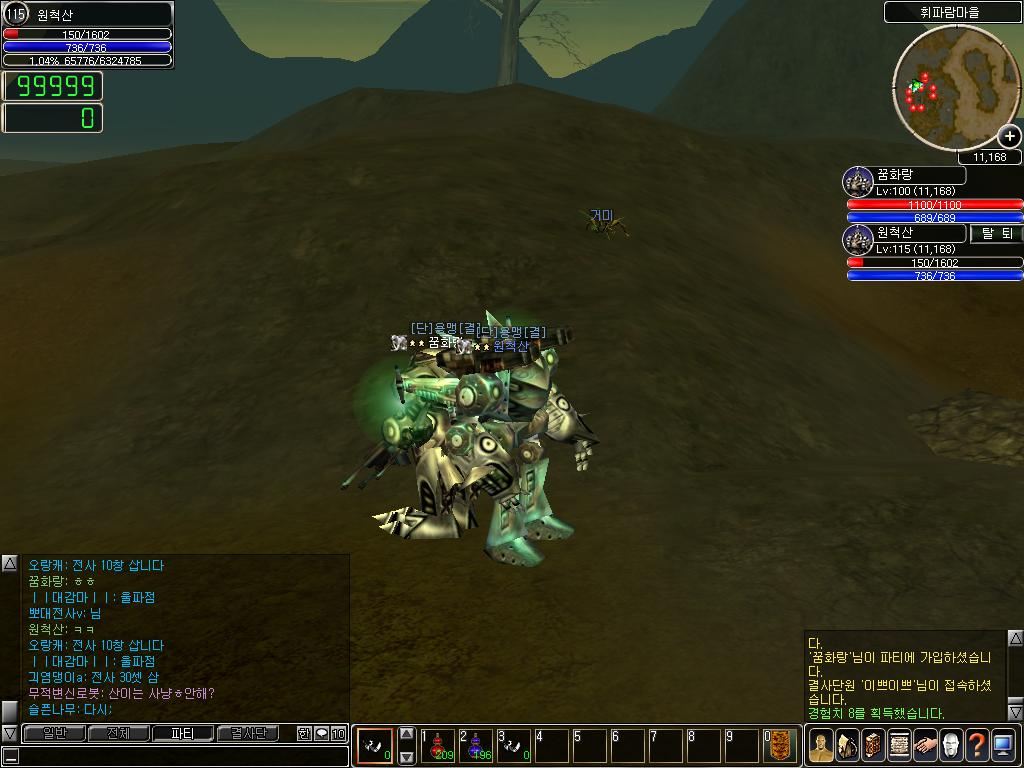Page the hotbar up with the arrow

pos(407,735)
